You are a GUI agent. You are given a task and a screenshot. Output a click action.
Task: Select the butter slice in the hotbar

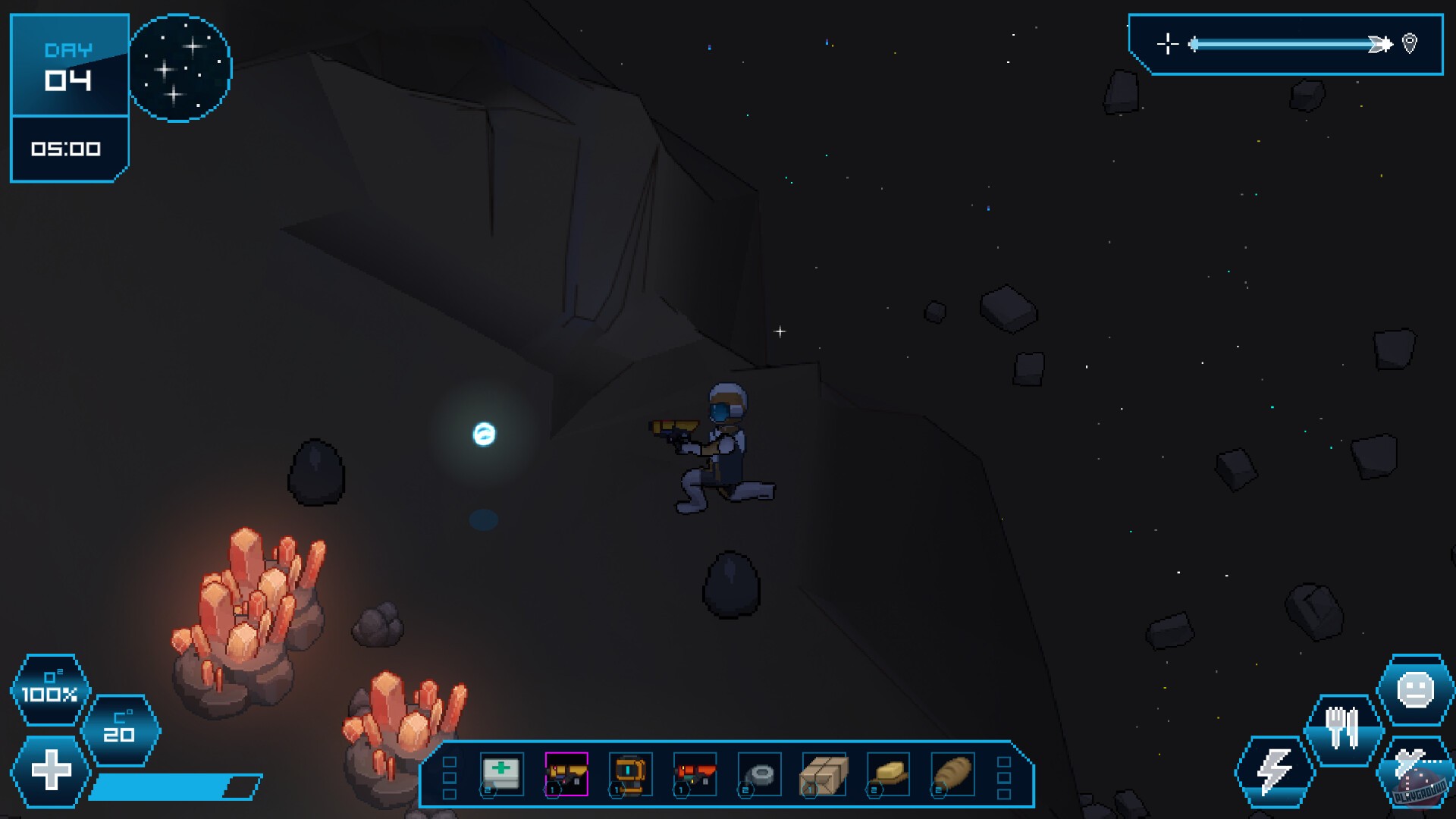[887, 773]
